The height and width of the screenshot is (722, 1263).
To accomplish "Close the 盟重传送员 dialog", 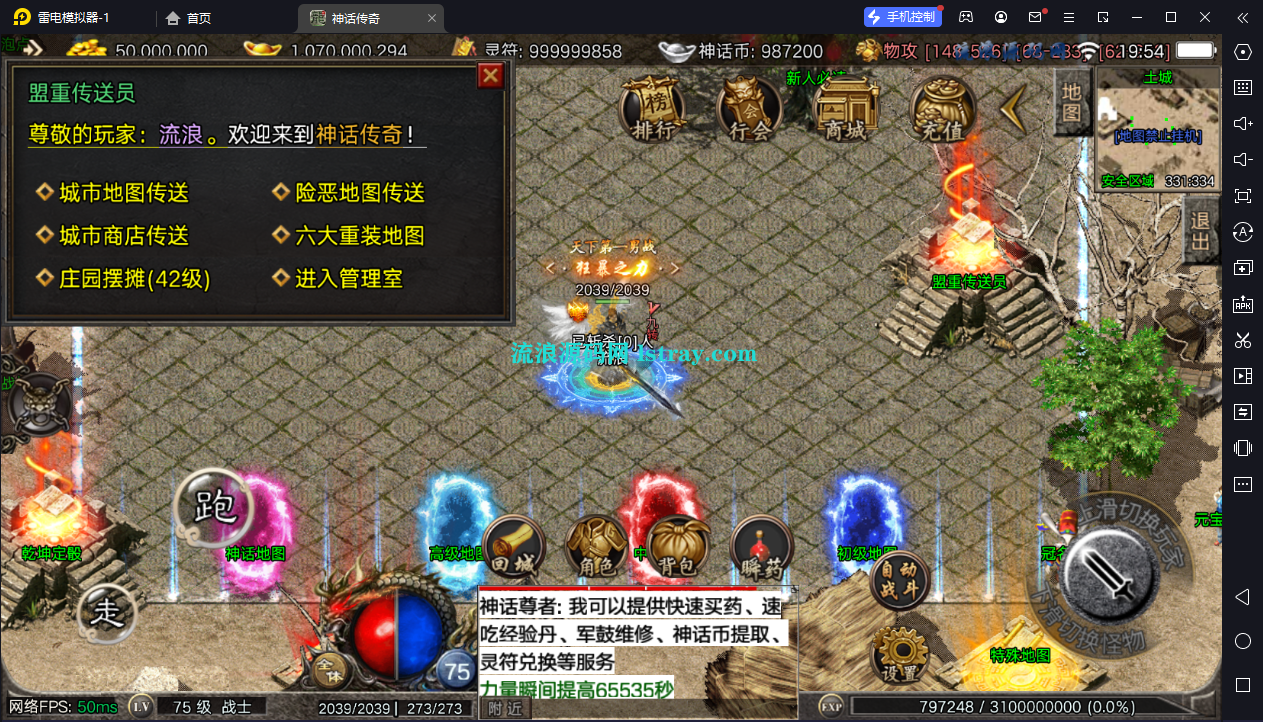I will pyautogui.click(x=490, y=76).
